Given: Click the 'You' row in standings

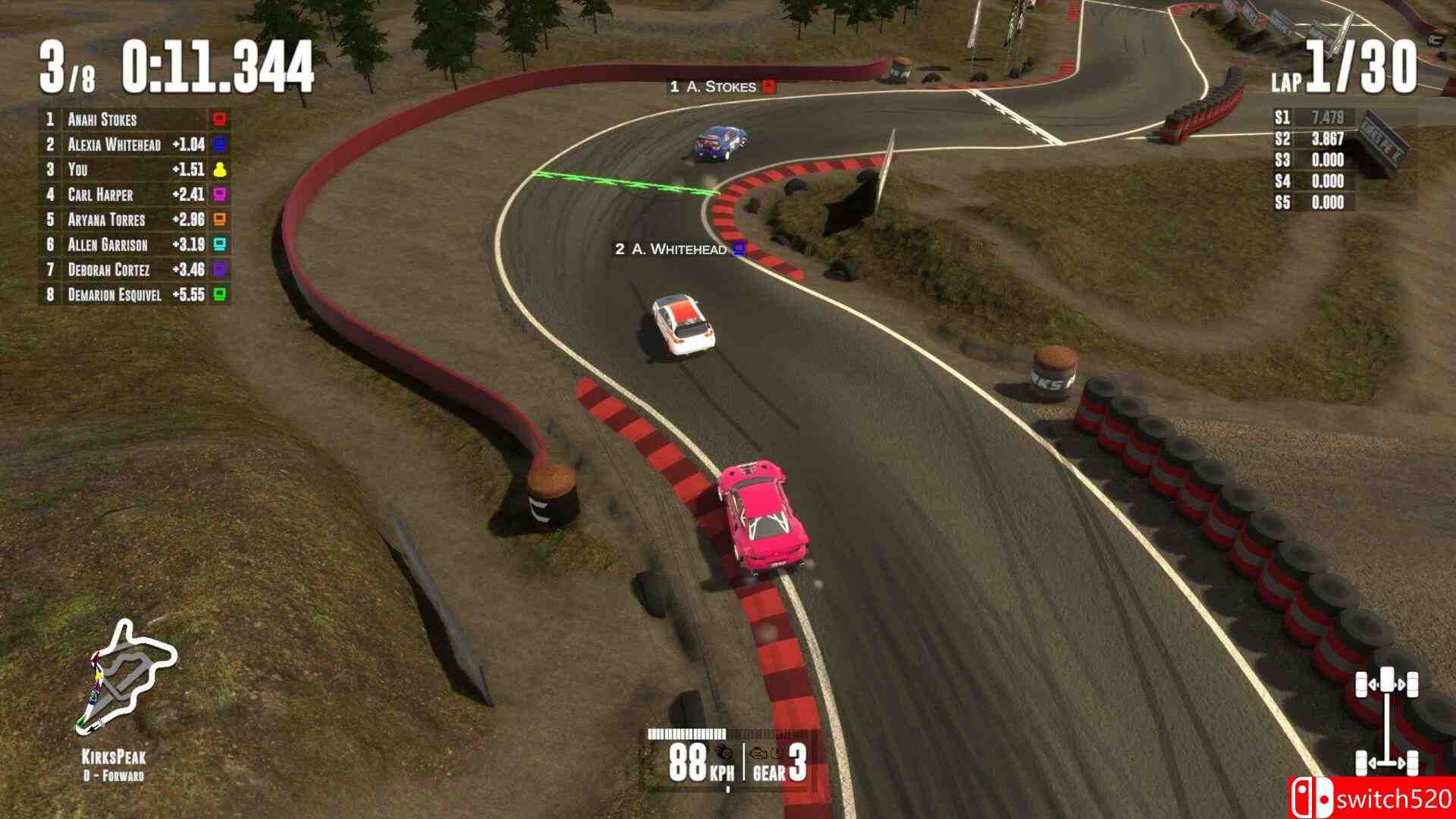Looking at the screenshot, I should click(133, 169).
